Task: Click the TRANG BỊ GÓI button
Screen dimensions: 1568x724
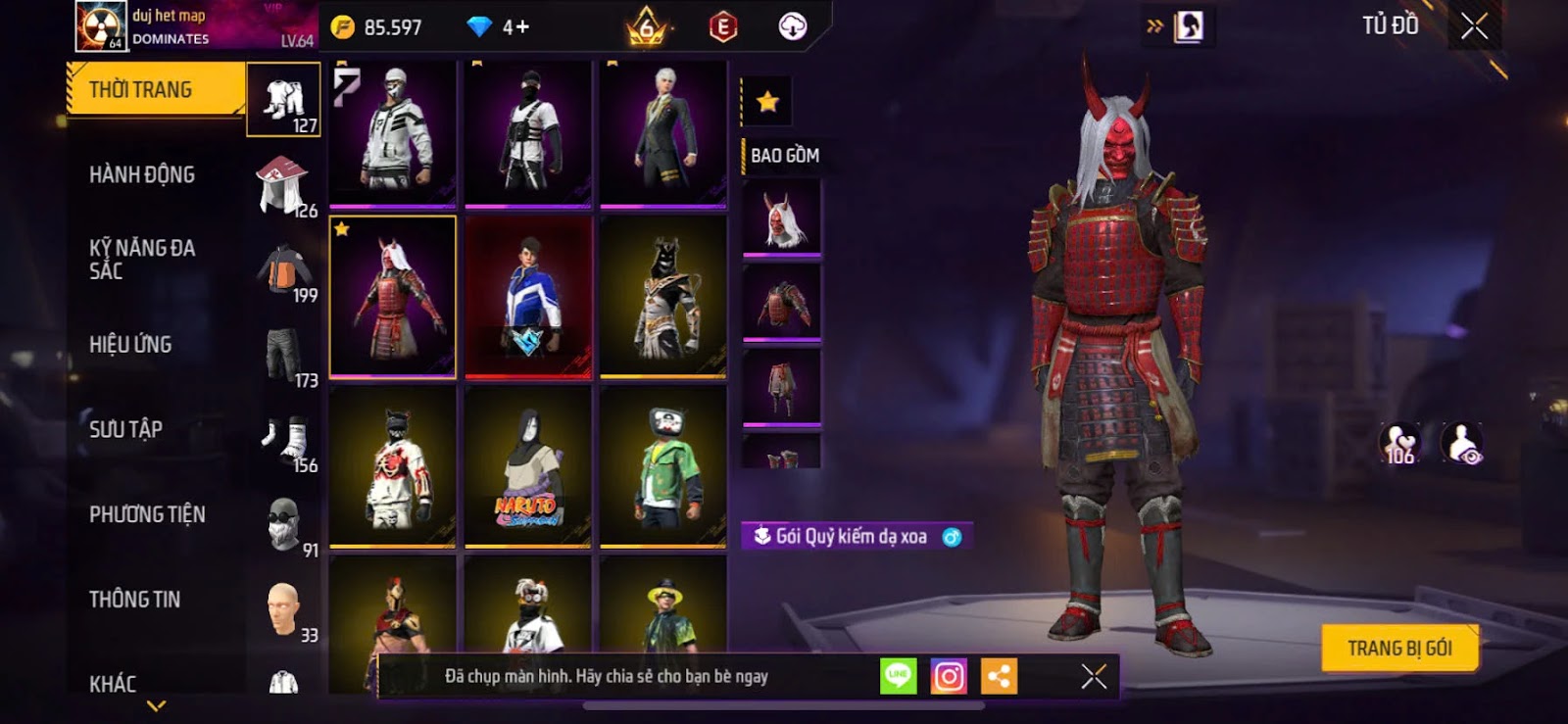Action: 1399,649
